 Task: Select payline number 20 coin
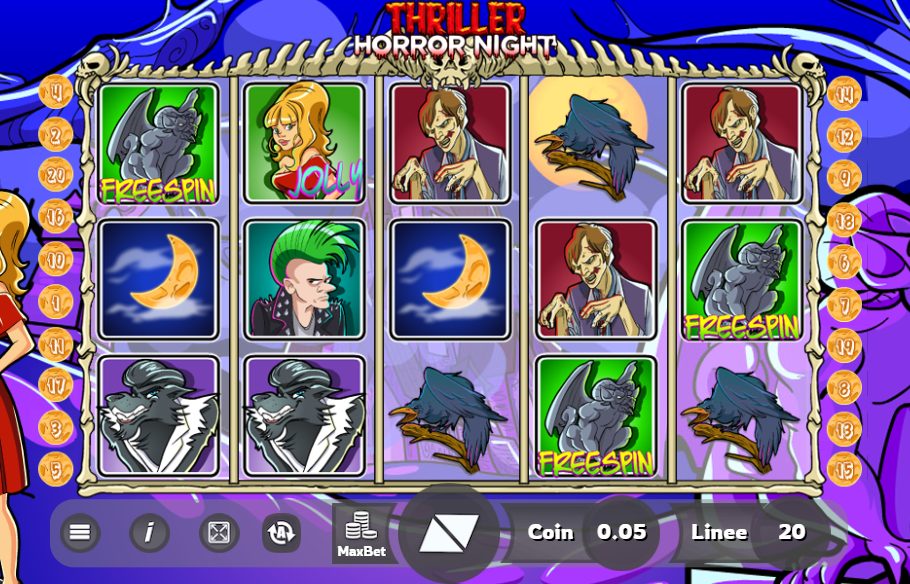[56, 174]
